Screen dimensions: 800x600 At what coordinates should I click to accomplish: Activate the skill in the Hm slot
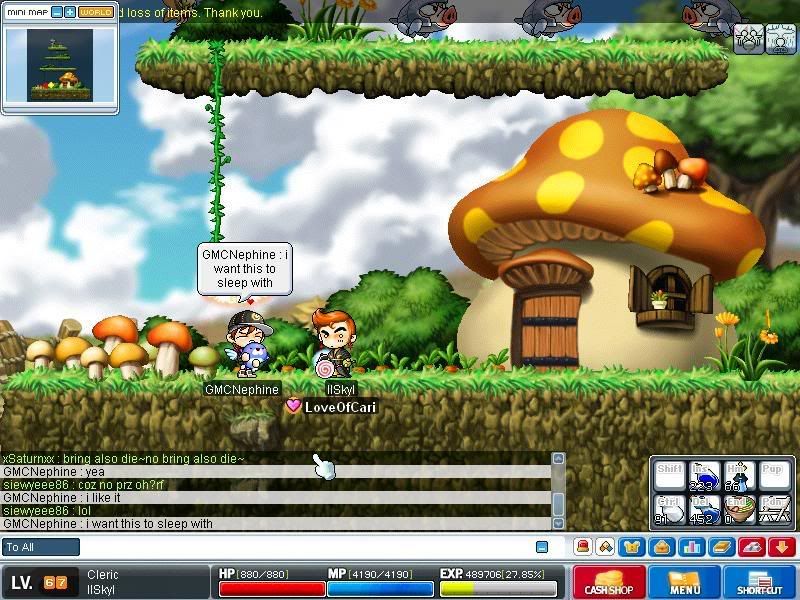(x=738, y=475)
